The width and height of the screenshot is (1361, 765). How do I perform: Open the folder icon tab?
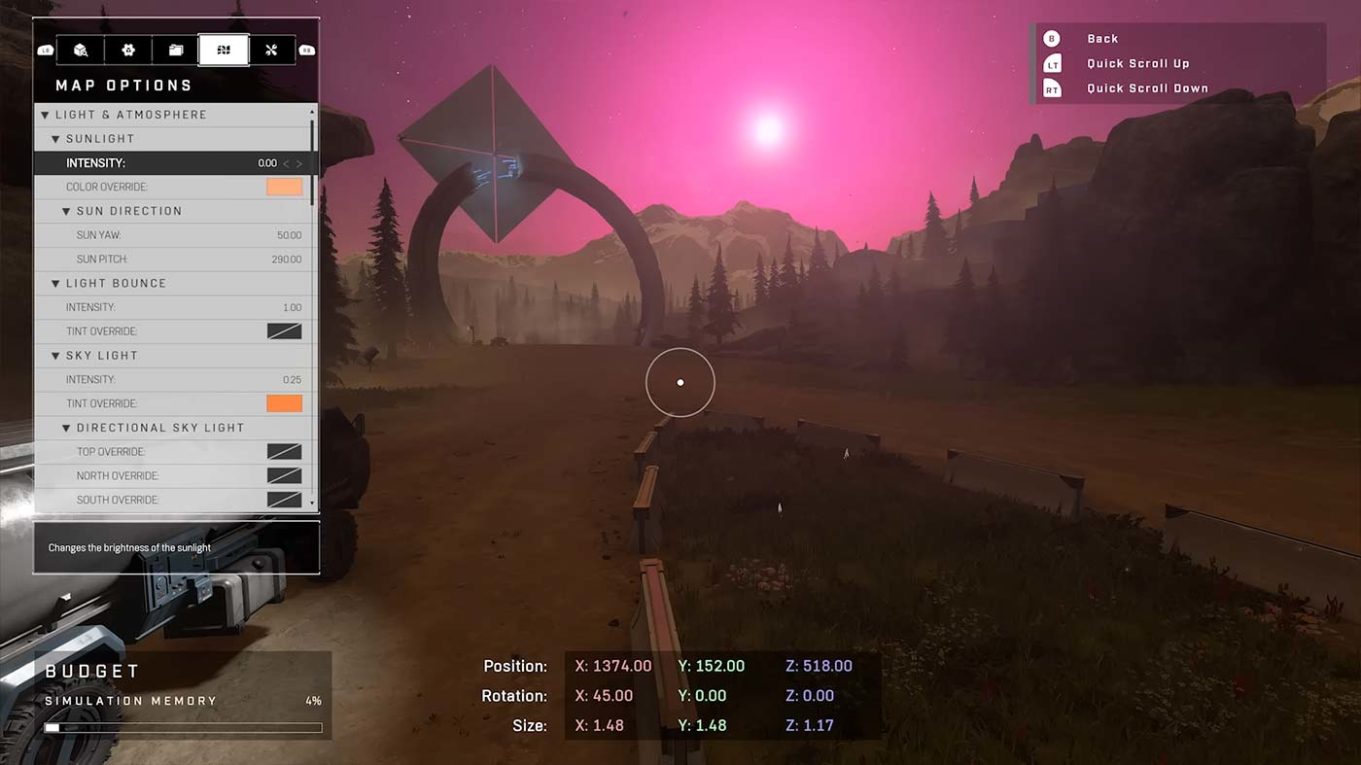pos(176,50)
